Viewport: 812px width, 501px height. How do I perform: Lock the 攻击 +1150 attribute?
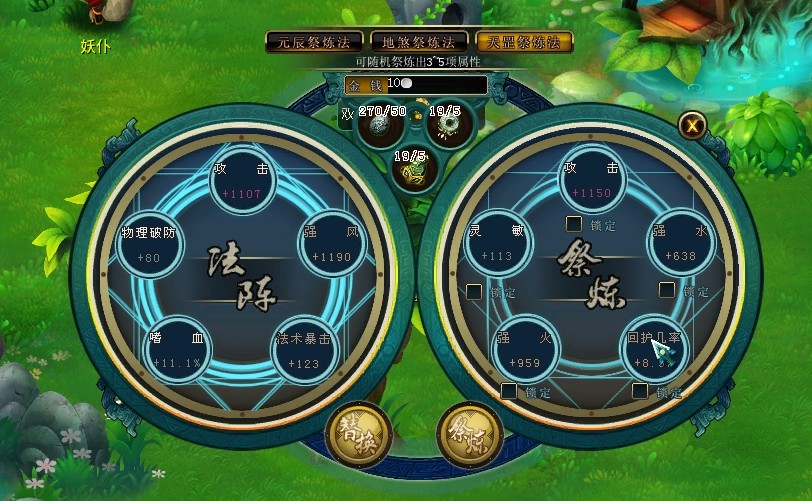(574, 224)
